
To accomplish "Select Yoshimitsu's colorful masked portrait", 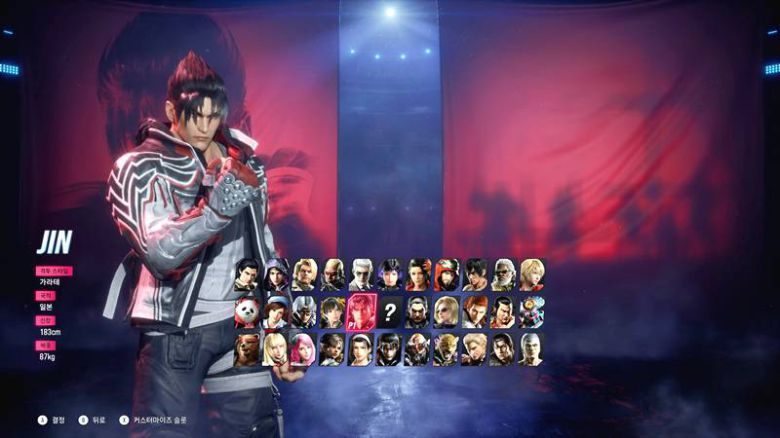I will click(x=532, y=312).
